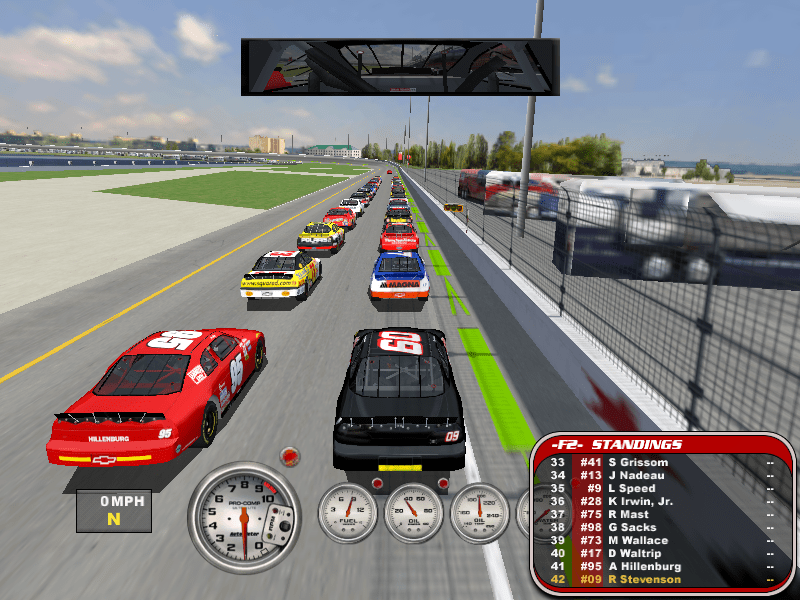Click the rear-view mirror display
This screenshot has width=800, height=600.
399,67
